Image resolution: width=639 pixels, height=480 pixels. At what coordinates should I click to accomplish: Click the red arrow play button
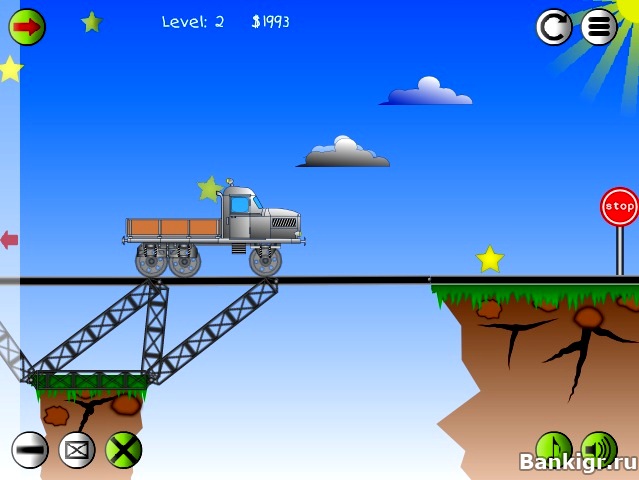pyautogui.click(x=27, y=26)
